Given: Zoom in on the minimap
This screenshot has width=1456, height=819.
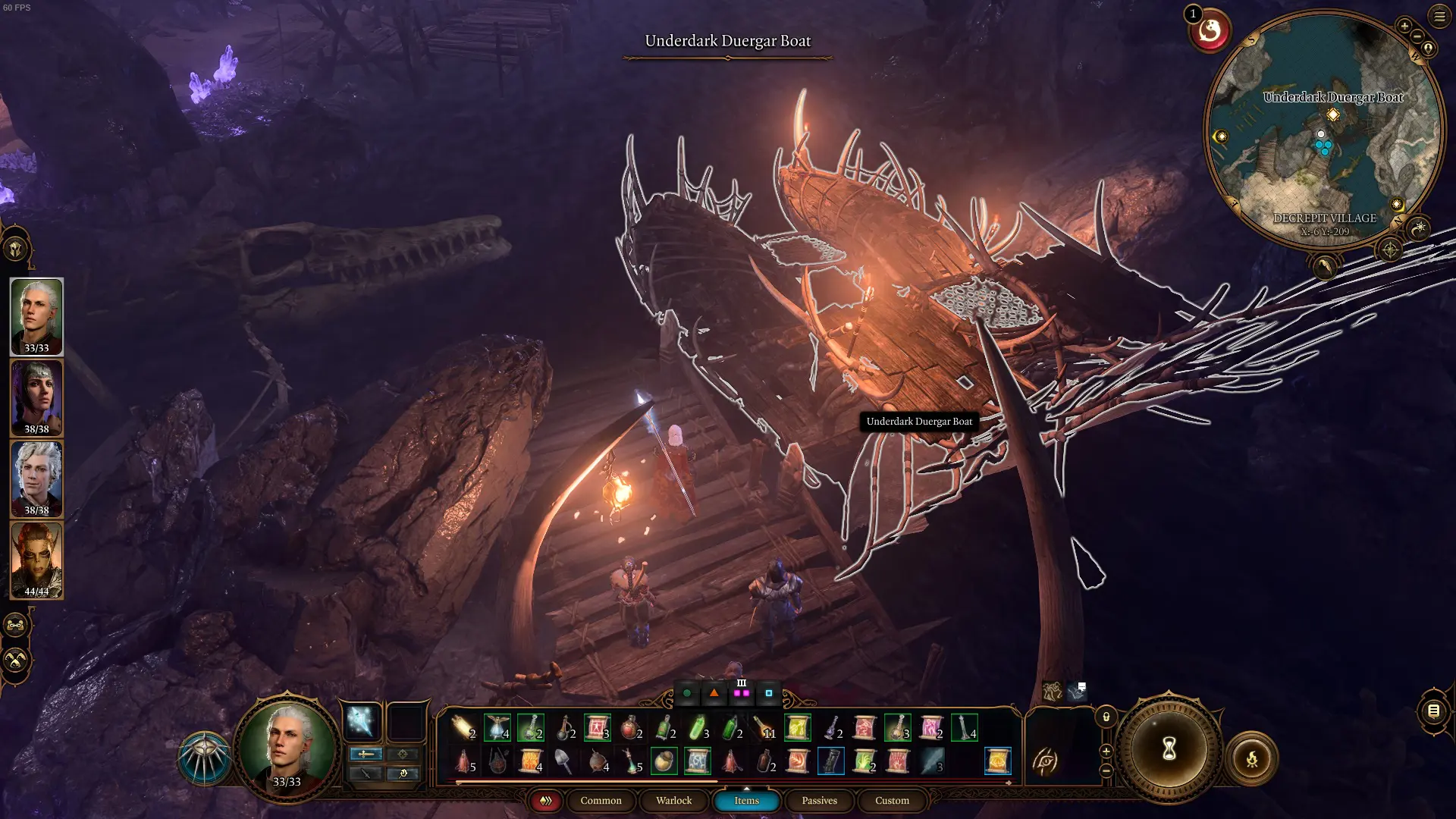Looking at the screenshot, I should point(1404,25).
